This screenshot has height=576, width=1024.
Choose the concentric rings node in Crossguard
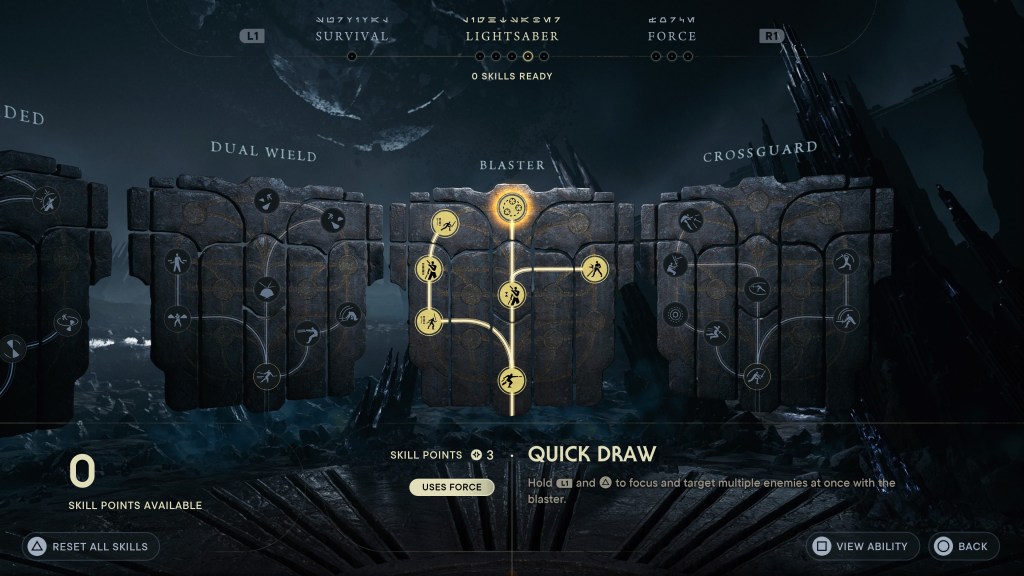676,314
